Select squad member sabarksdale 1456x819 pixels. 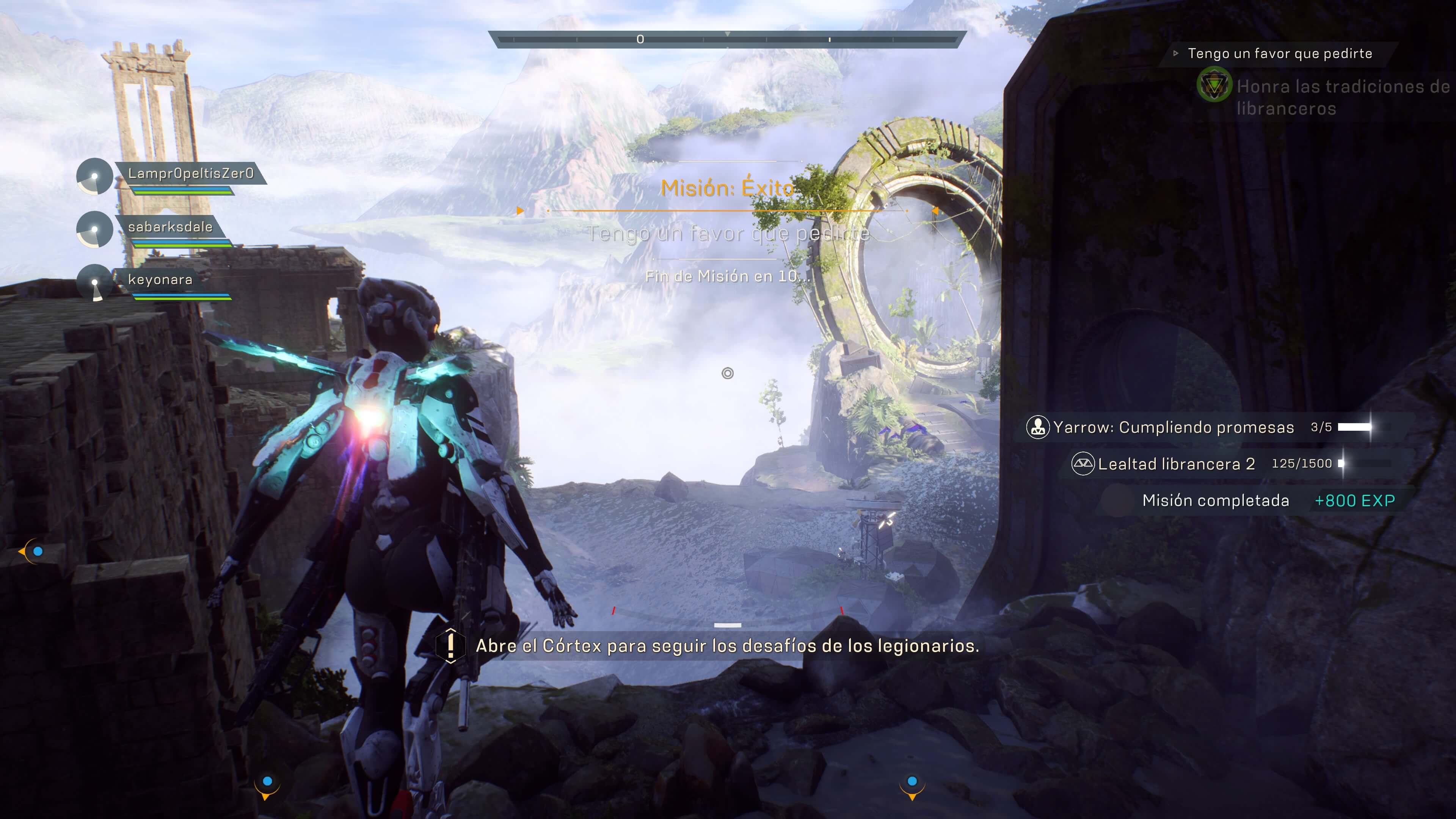pos(170,227)
